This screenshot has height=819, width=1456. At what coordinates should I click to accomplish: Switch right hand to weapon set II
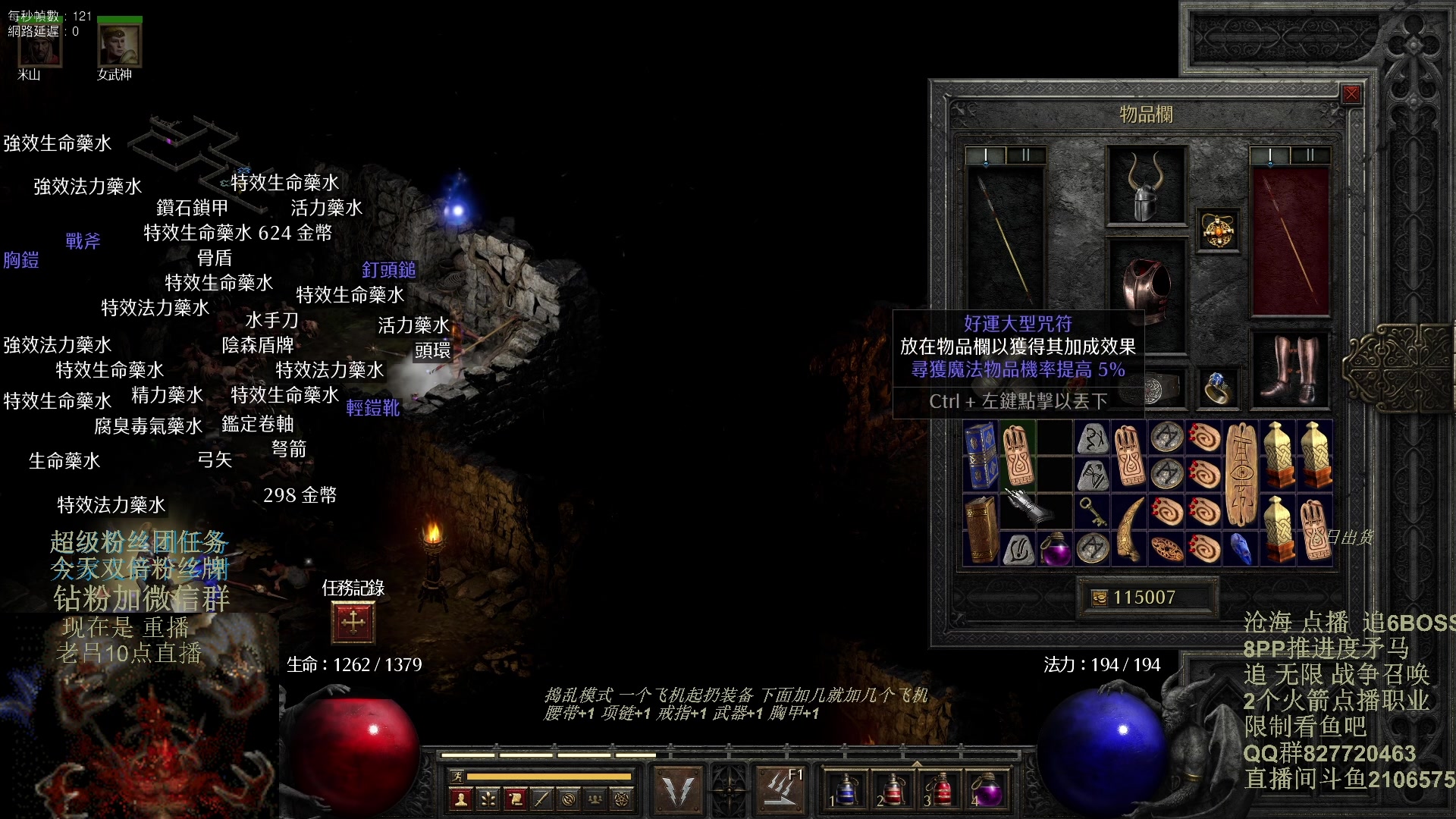[x=1310, y=155]
